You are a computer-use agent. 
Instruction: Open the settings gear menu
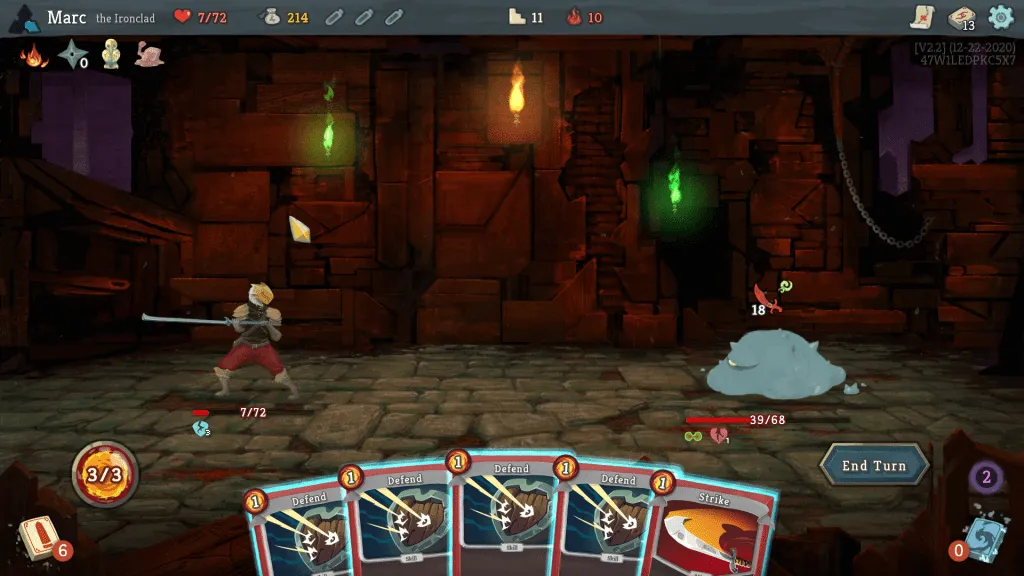(1000, 17)
